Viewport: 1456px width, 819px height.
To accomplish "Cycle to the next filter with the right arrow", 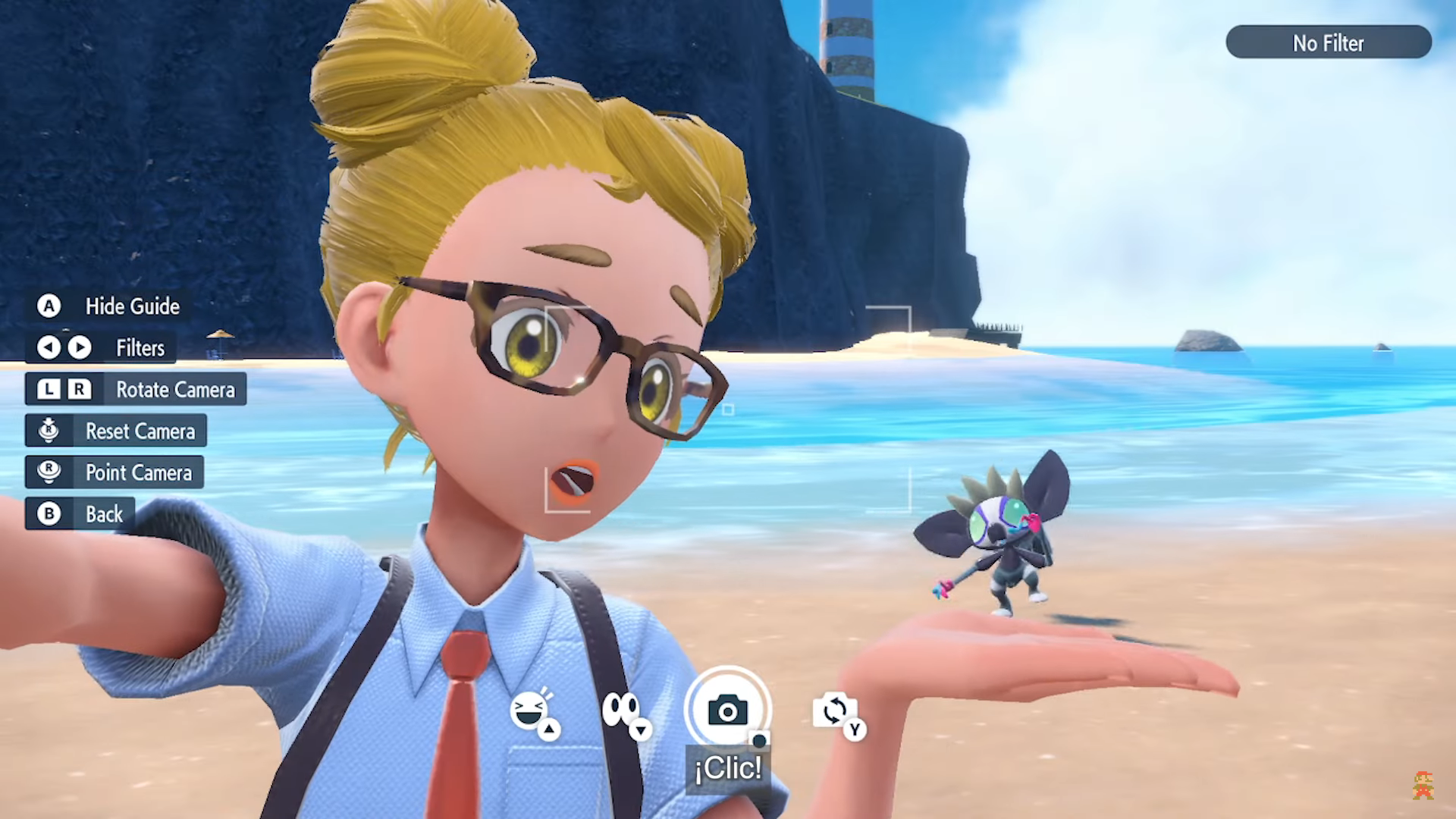I will coord(79,348).
